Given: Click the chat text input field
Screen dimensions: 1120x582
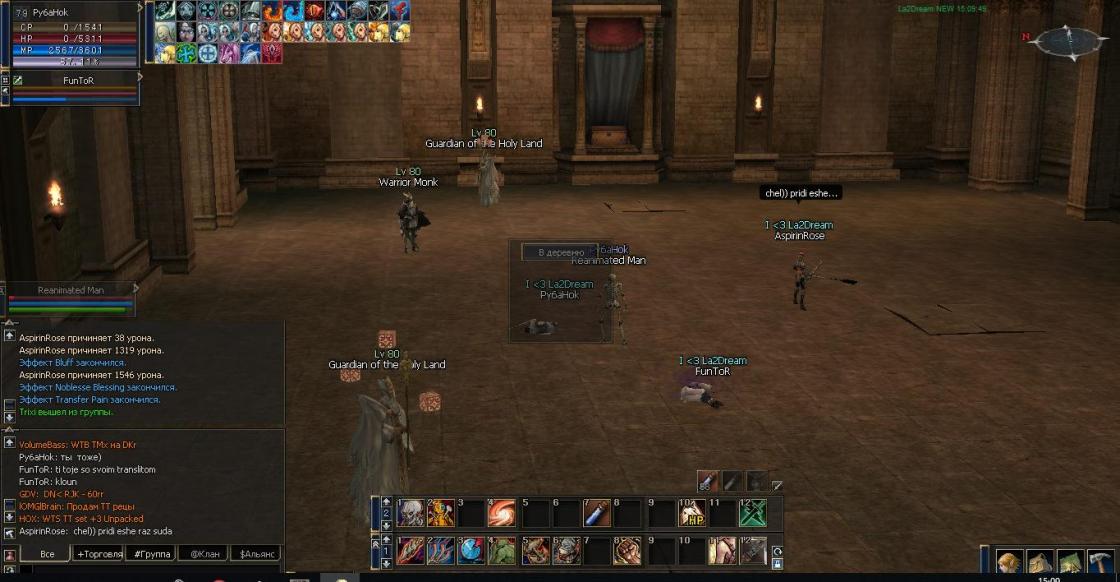Looking at the screenshot, I should tap(150, 570).
